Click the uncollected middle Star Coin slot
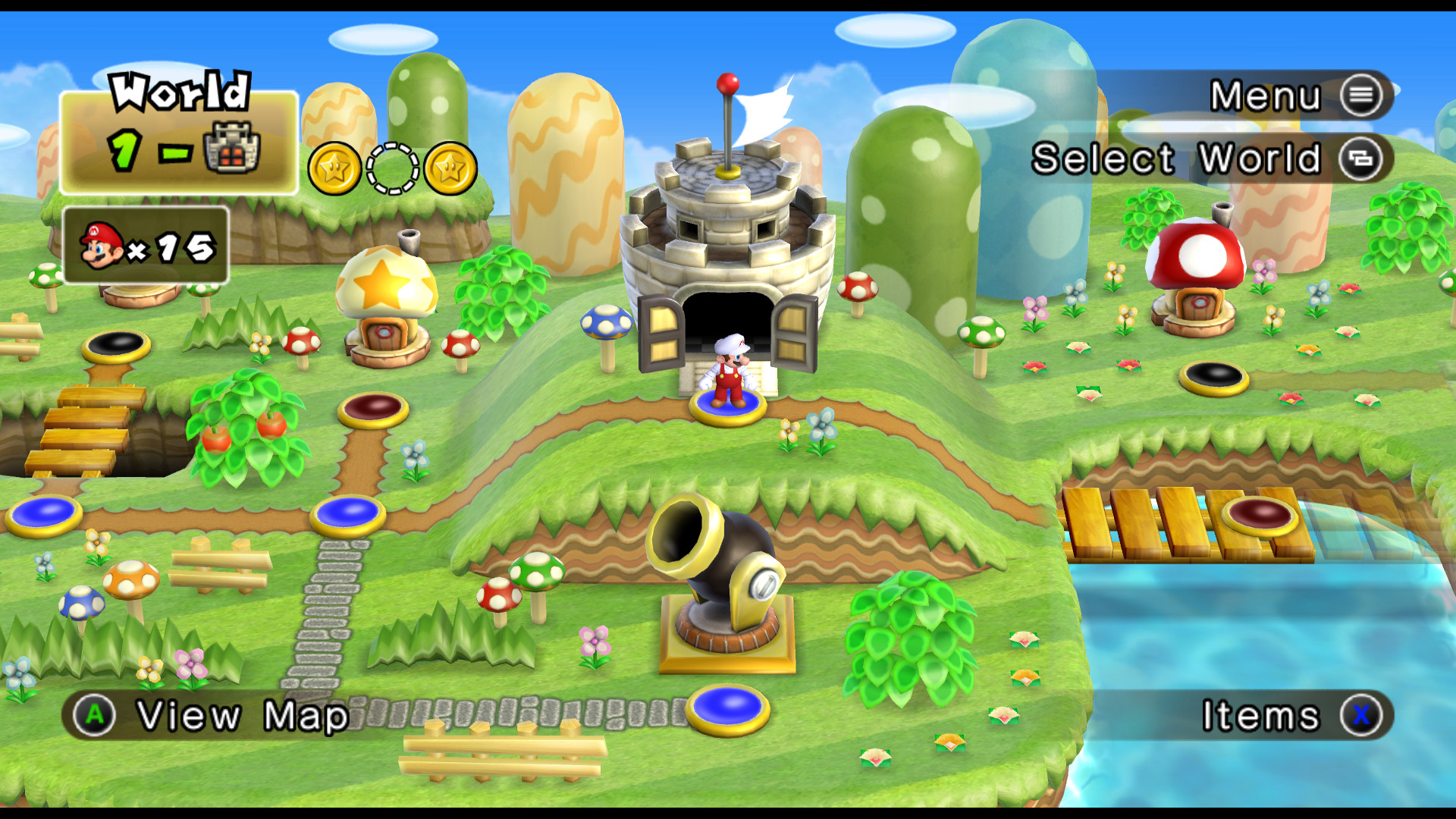 pos(392,168)
